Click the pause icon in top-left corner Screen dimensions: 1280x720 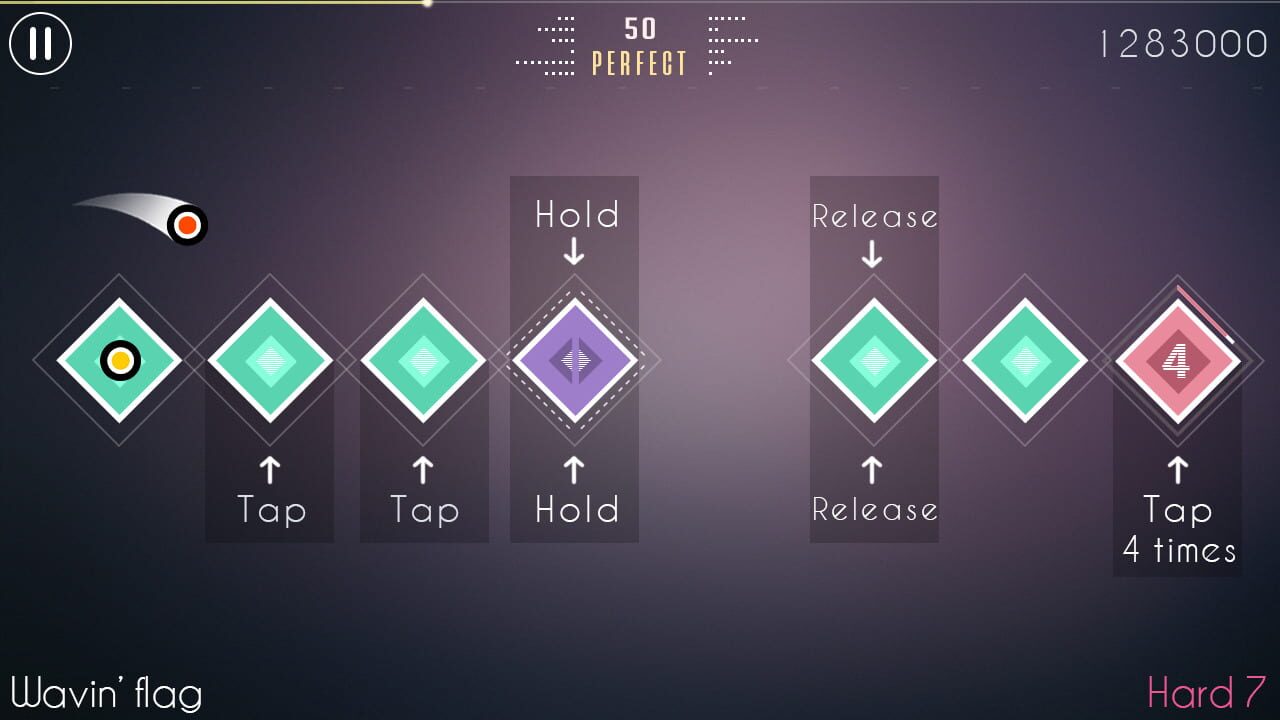click(x=42, y=44)
